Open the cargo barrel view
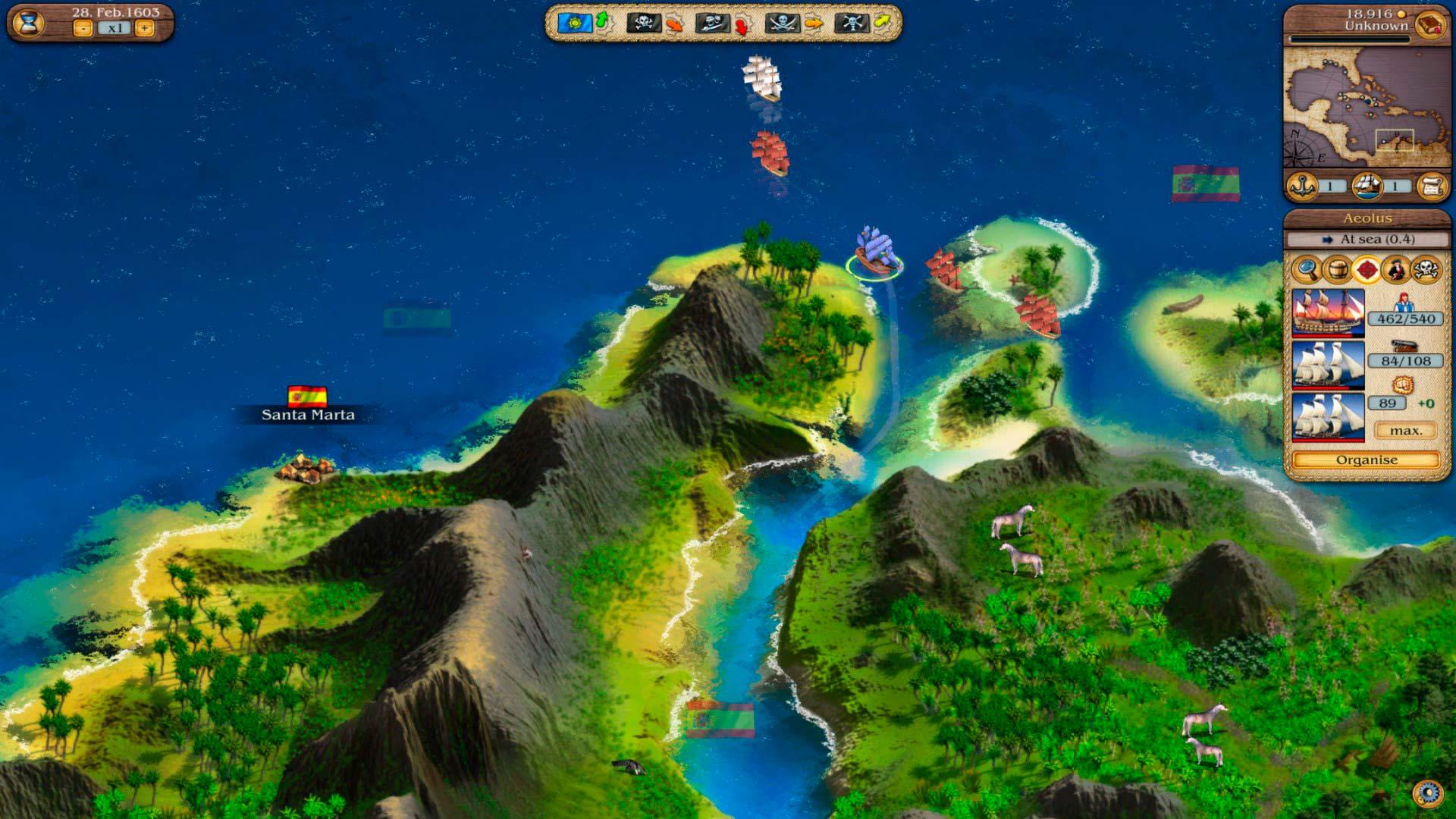This screenshot has width=1456, height=819. [1336, 268]
